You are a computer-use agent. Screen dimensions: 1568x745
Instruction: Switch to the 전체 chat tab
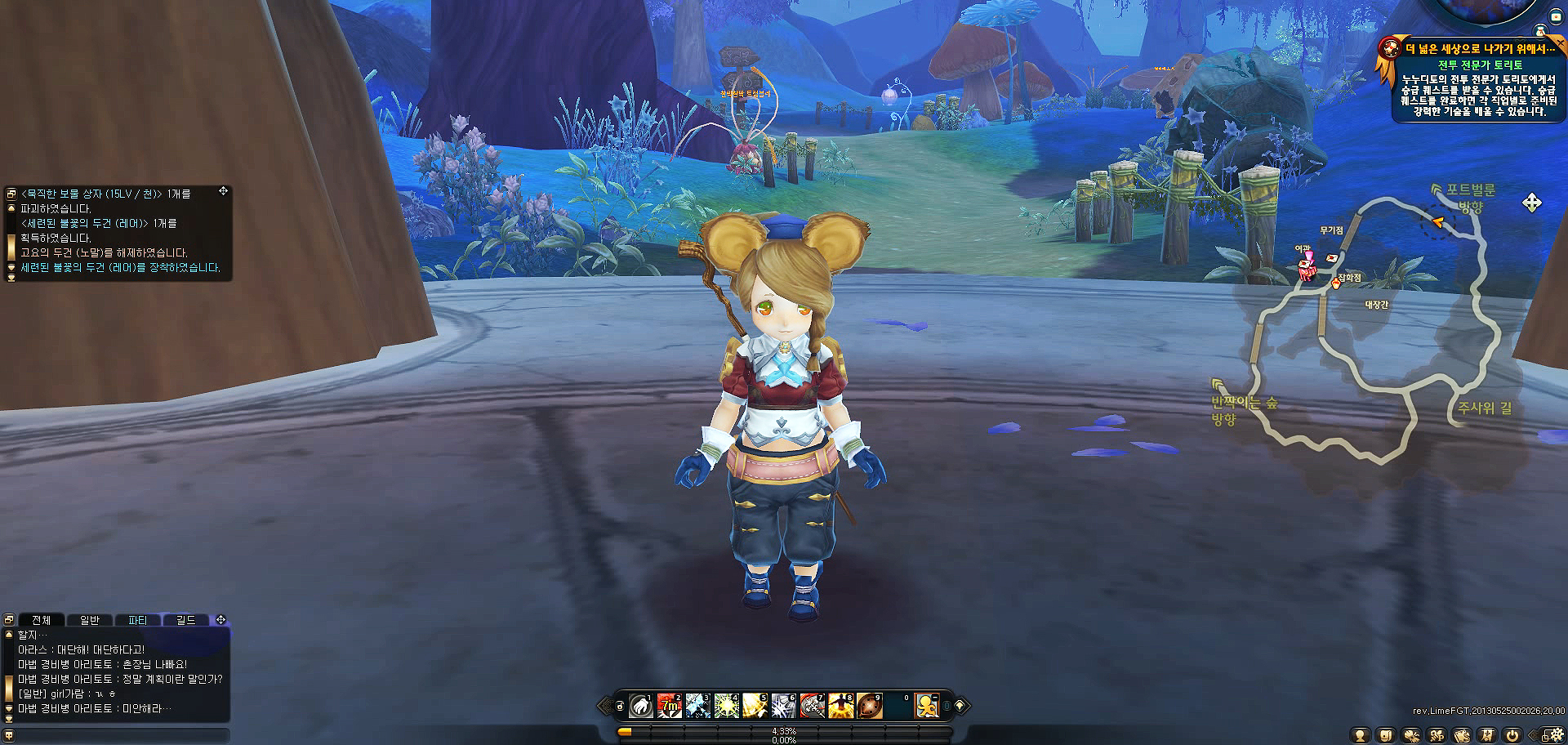point(41,621)
